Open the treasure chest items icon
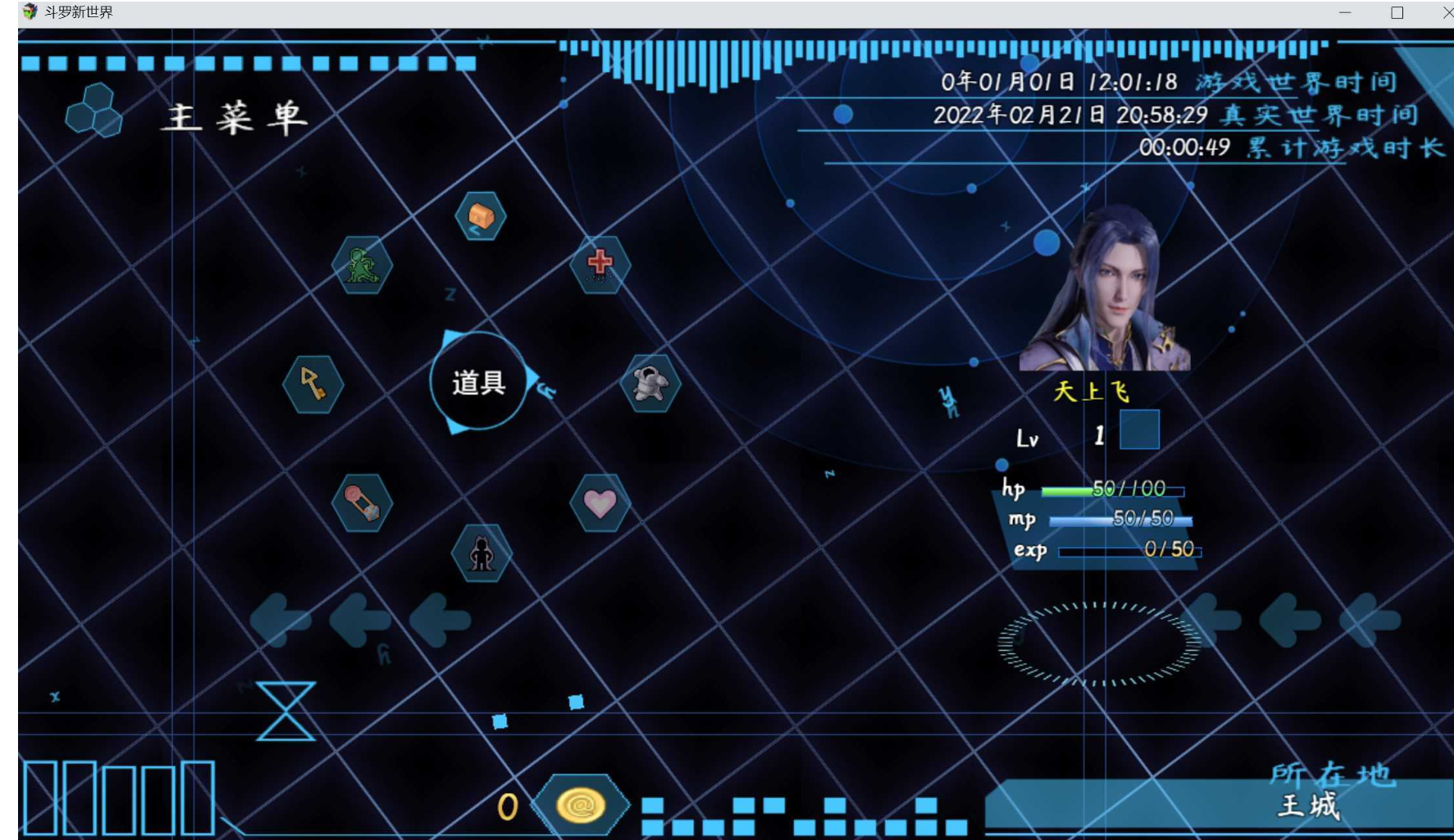This screenshot has width=1454, height=840. (480, 216)
